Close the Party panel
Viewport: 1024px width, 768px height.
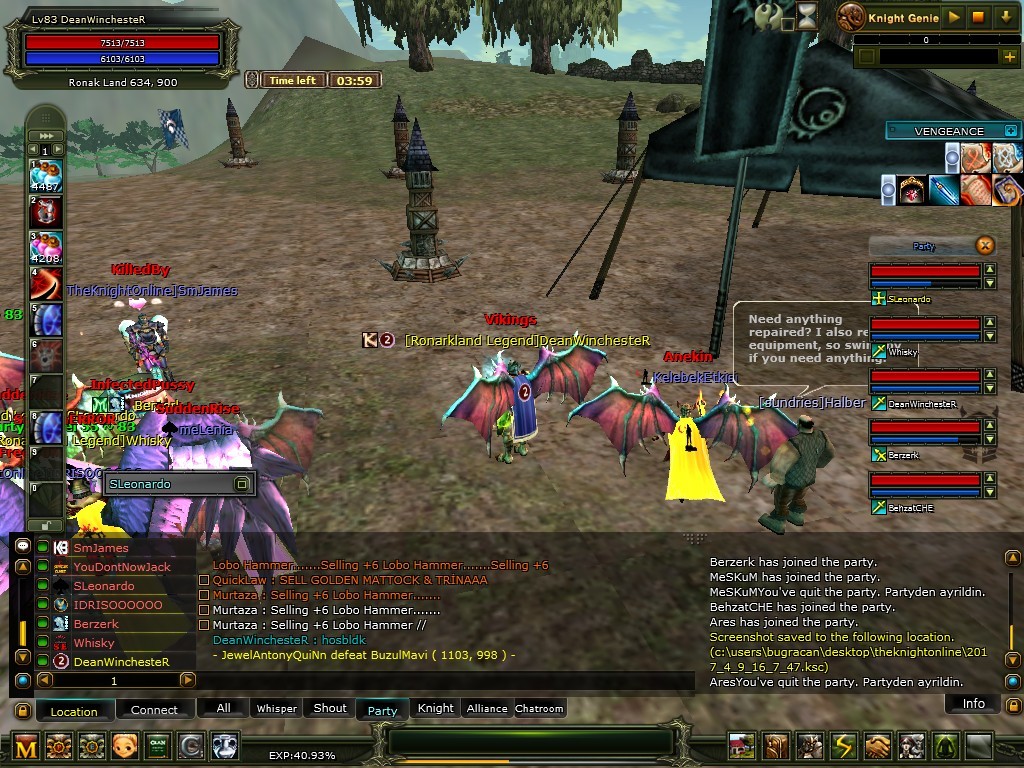coord(985,245)
